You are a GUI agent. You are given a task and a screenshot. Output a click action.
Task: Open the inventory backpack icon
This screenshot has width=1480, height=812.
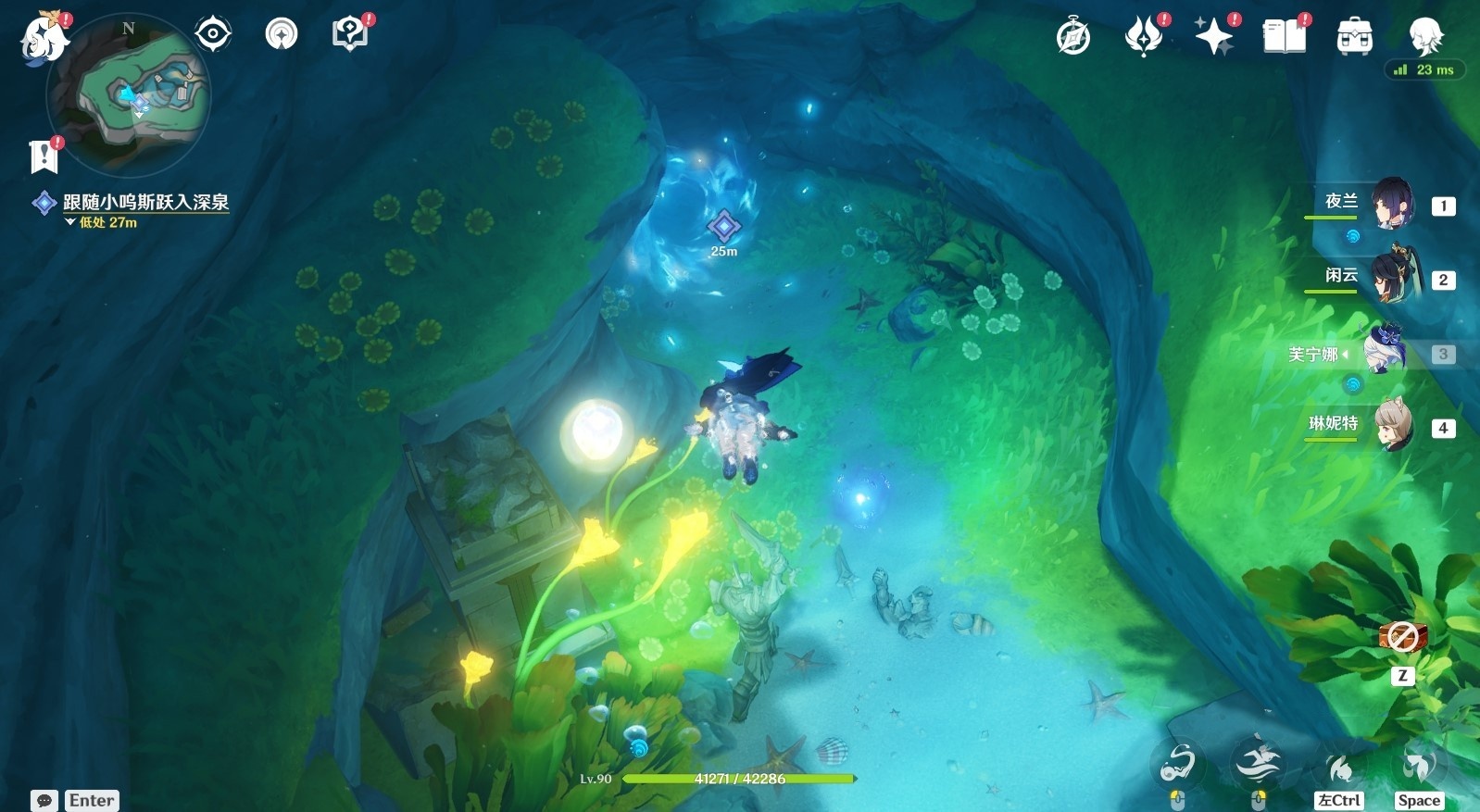click(1354, 37)
